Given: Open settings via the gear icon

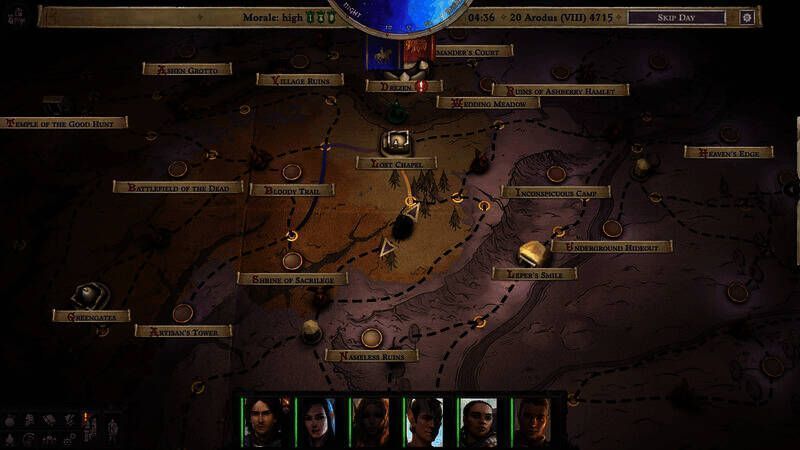Looking at the screenshot, I should coord(746,17).
